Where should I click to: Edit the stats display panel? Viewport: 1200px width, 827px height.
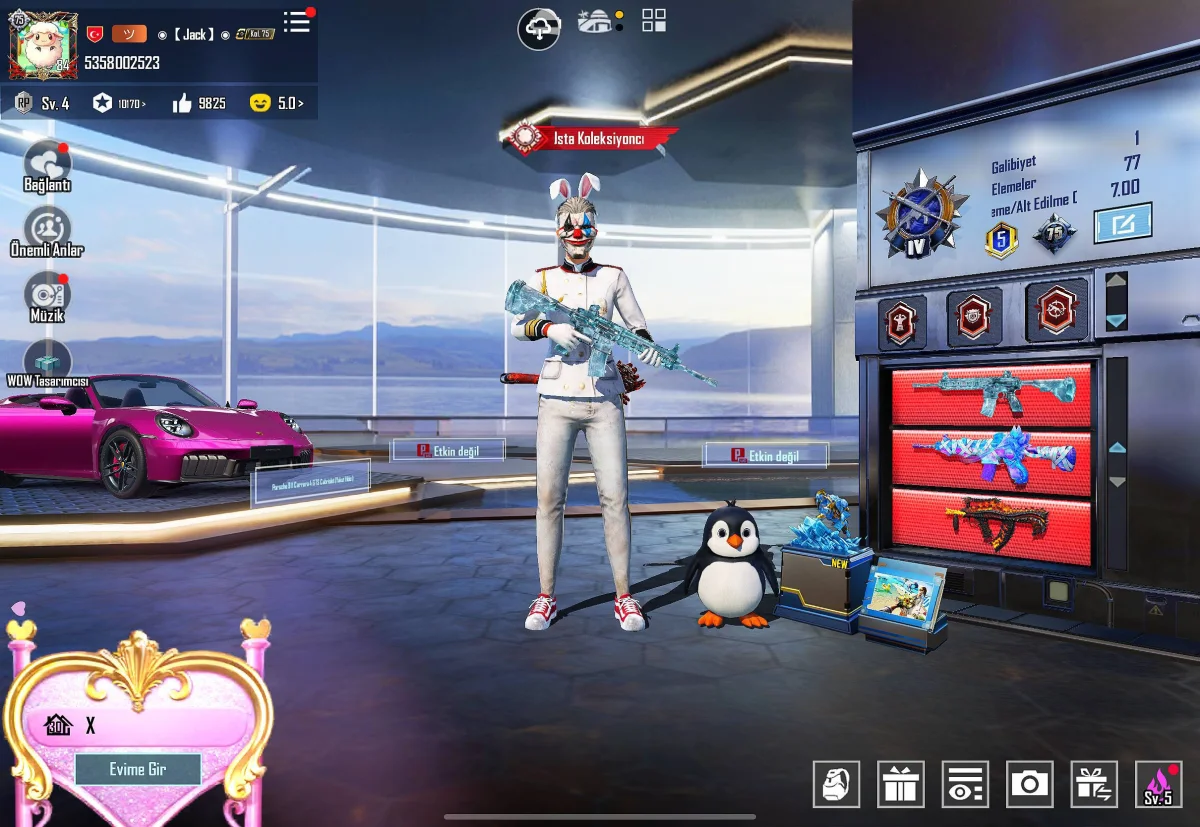point(1122,223)
